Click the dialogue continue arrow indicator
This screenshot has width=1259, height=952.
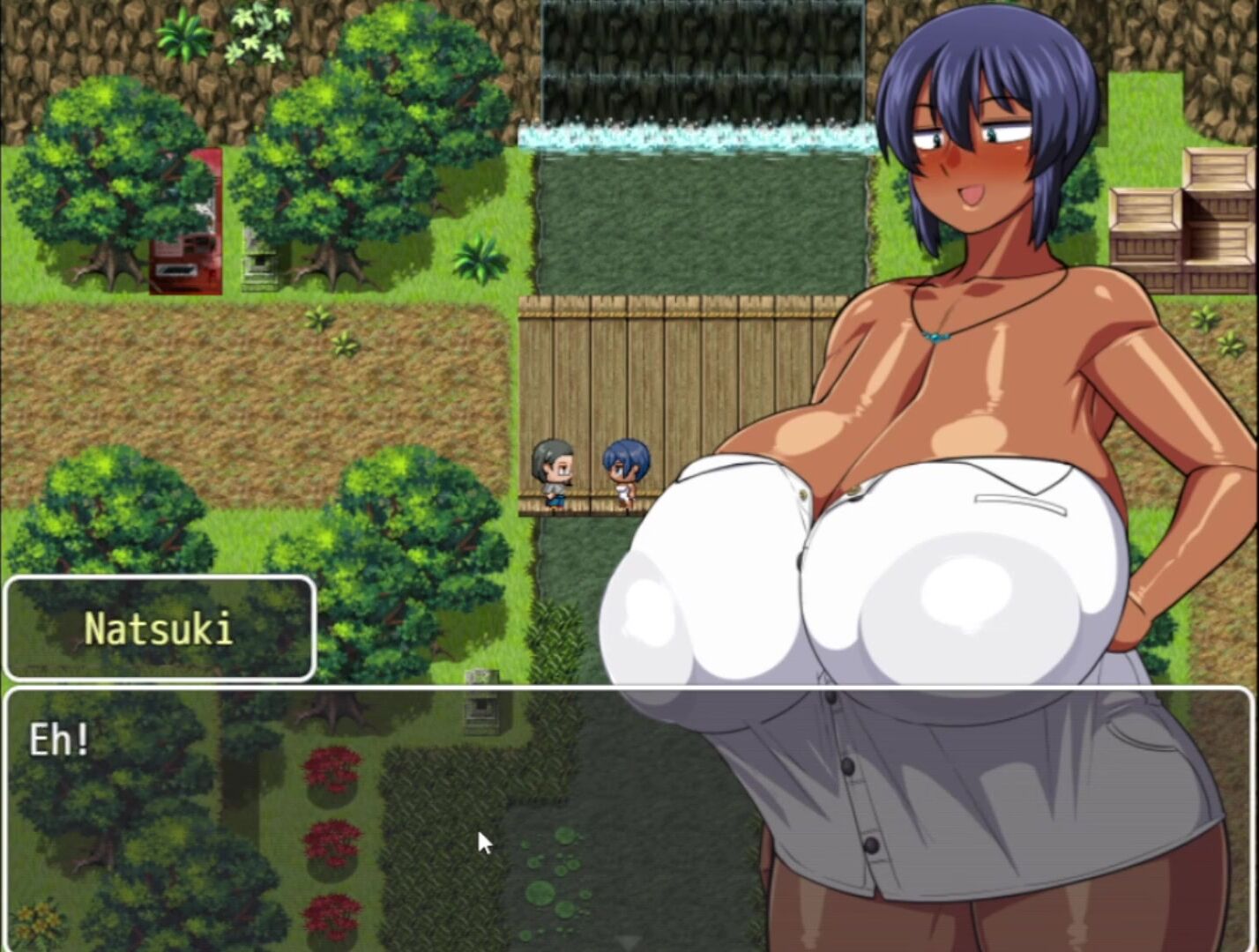click(x=629, y=941)
